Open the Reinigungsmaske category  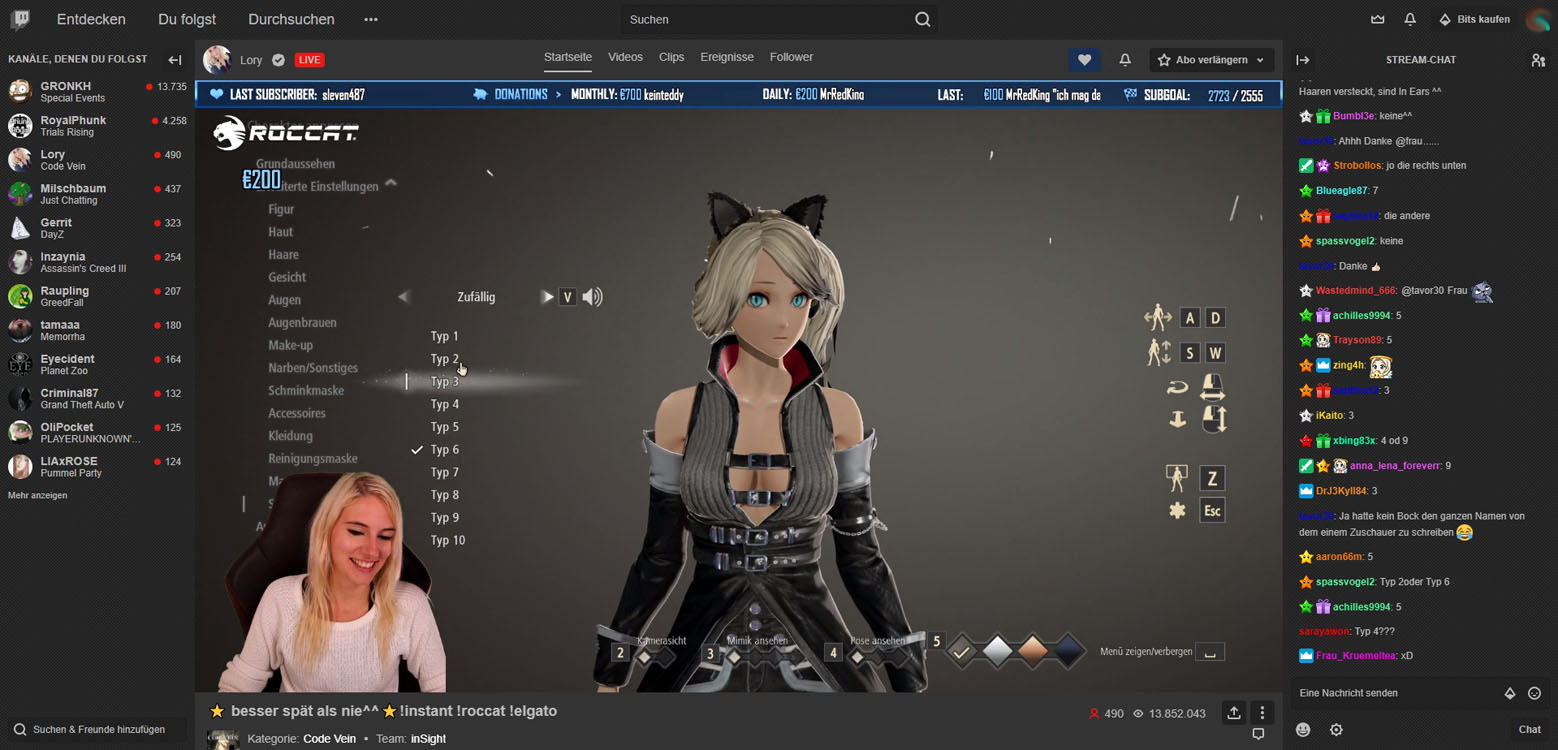click(x=312, y=459)
